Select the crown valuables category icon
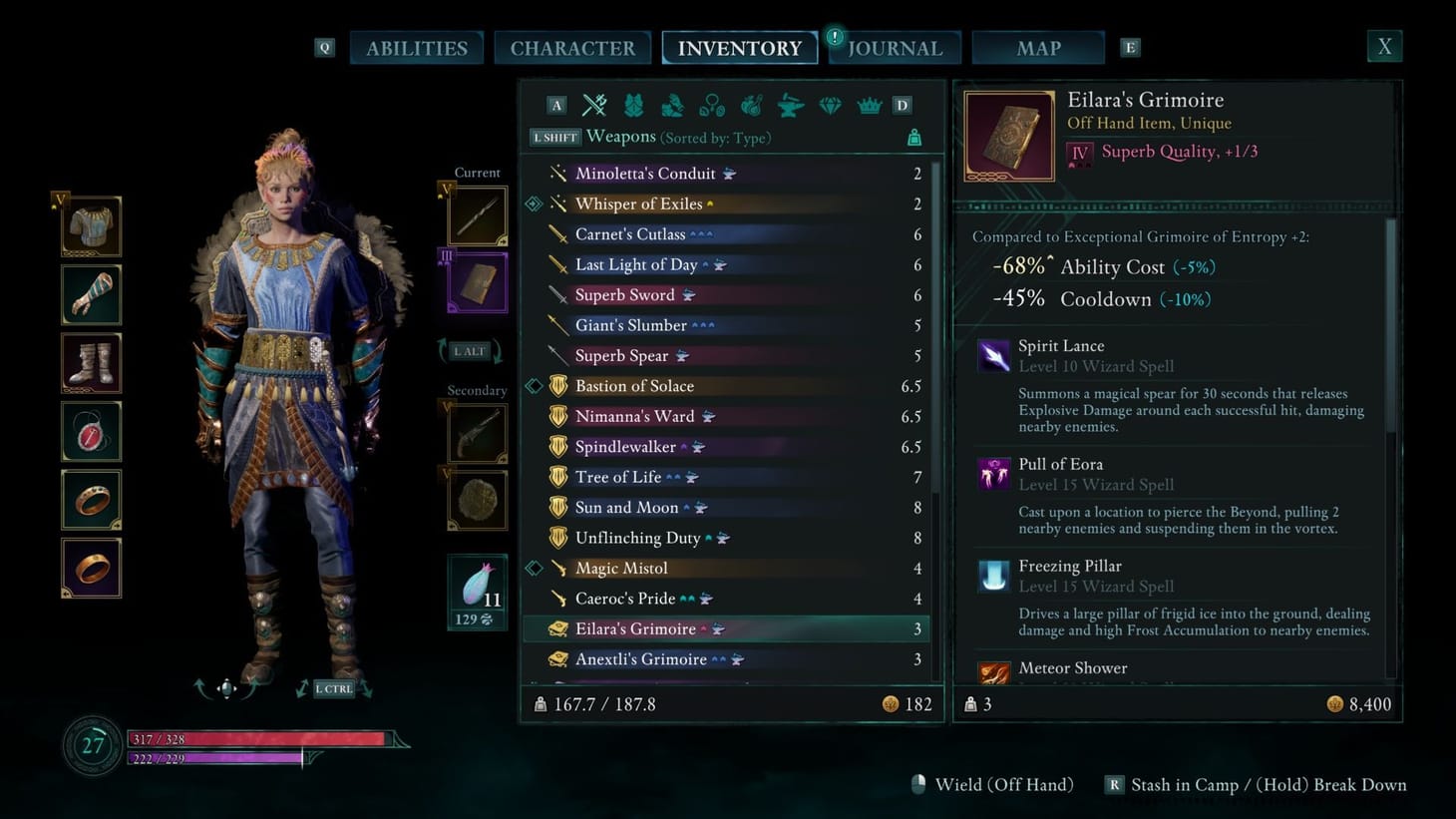Screen dimensions: 1456x819 point(869,105)
